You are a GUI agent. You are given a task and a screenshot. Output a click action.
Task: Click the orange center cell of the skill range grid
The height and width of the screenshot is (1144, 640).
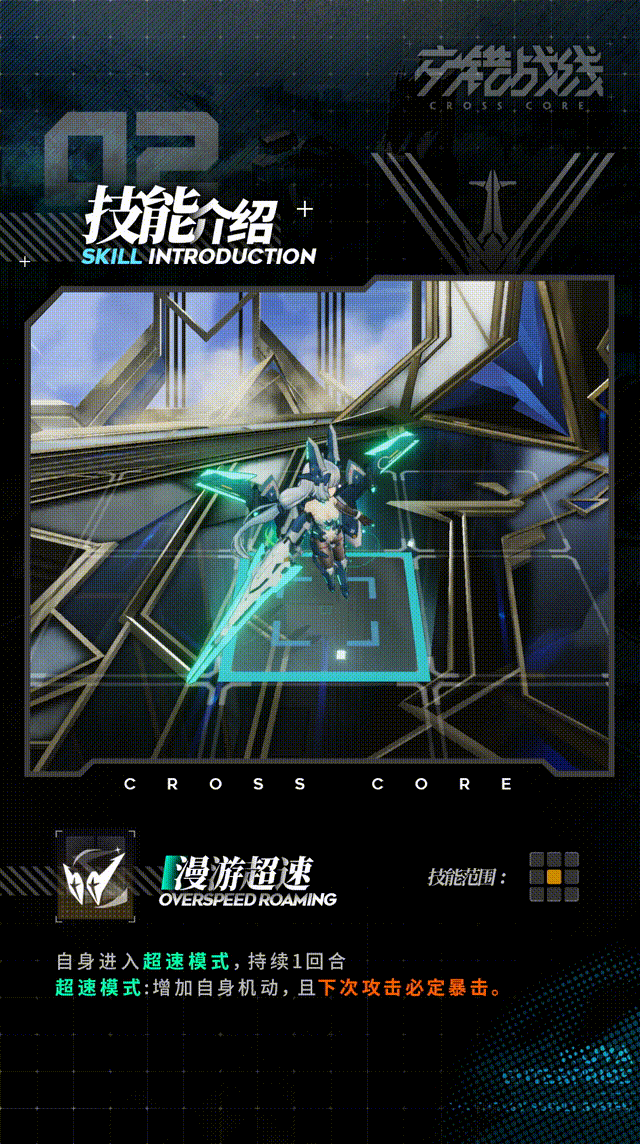553,877
